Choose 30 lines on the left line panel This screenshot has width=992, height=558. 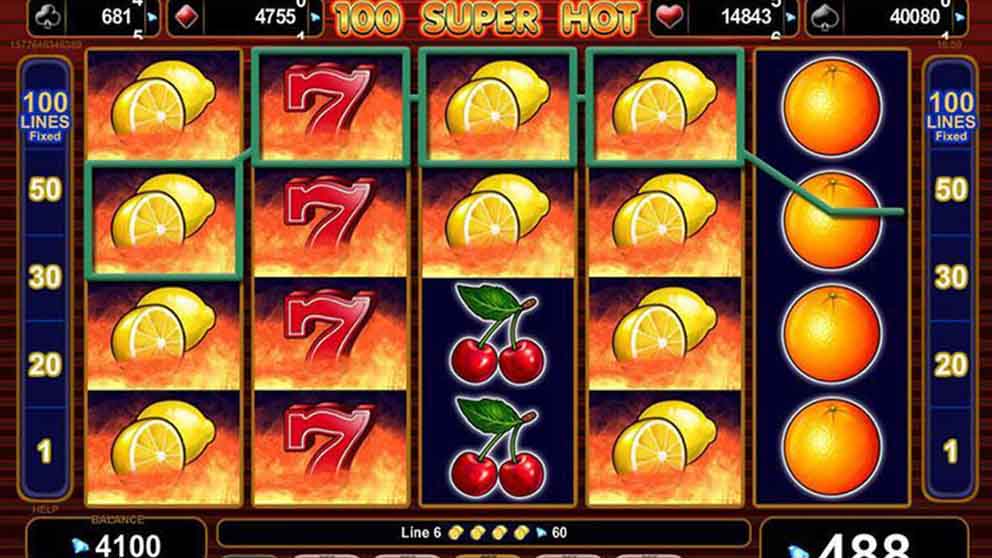click(x=44, y=277)
